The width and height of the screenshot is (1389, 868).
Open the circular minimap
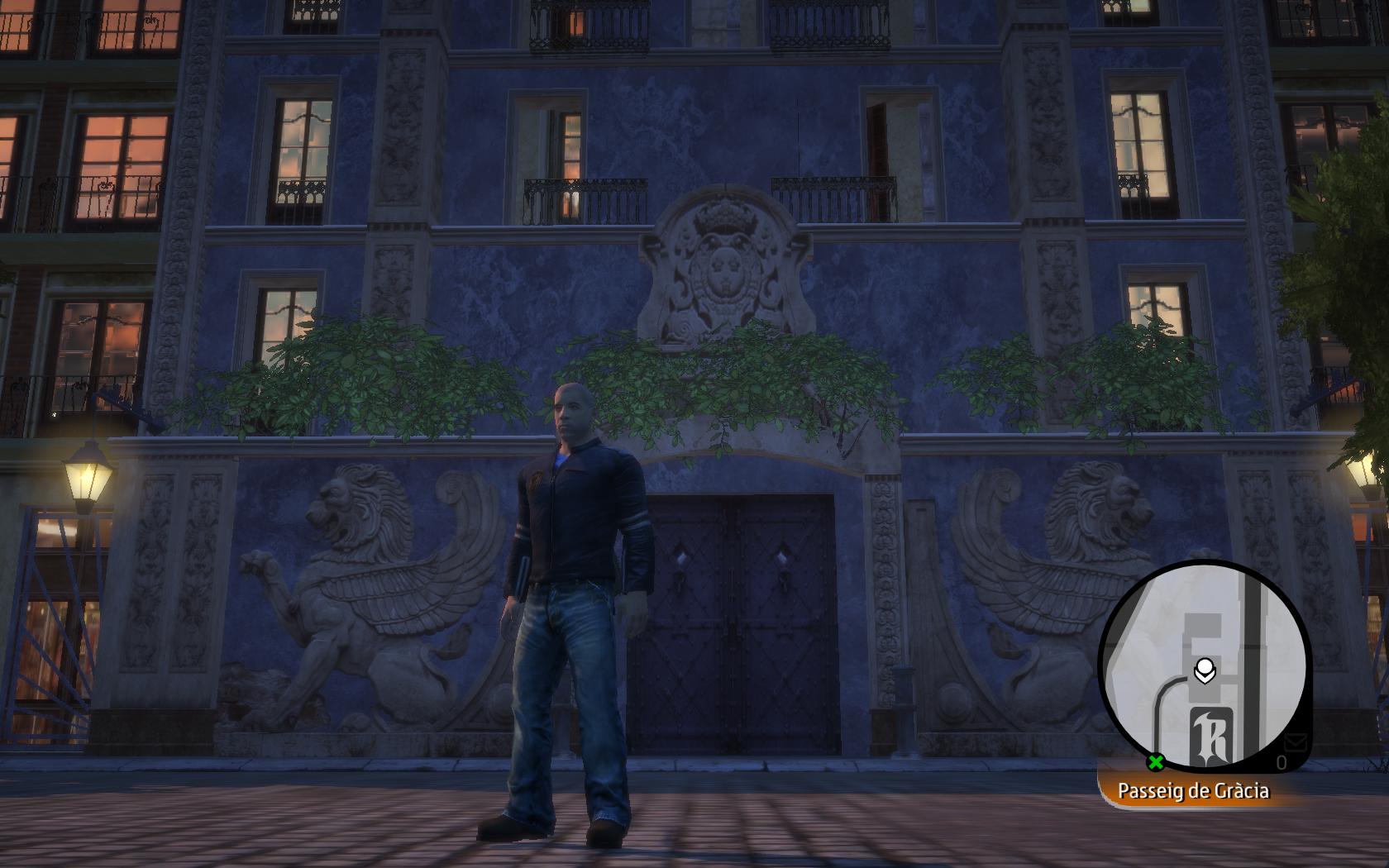(x=1204, y=666)
